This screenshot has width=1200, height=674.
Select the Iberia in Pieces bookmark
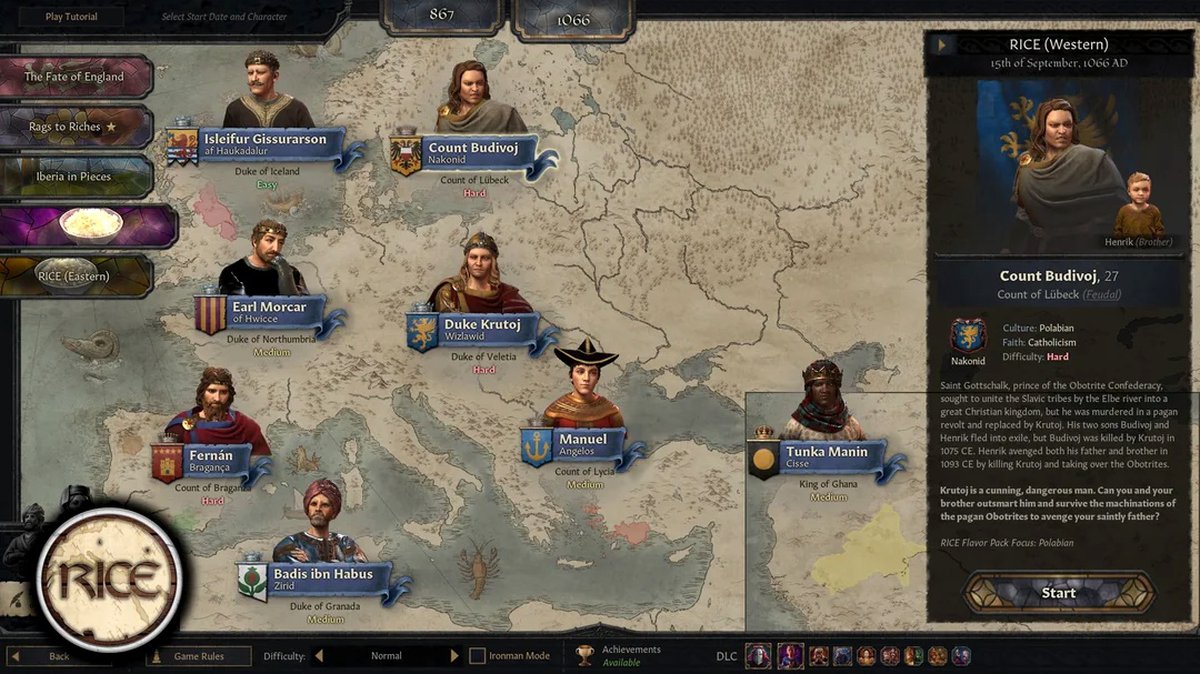[x=75, y=177]
